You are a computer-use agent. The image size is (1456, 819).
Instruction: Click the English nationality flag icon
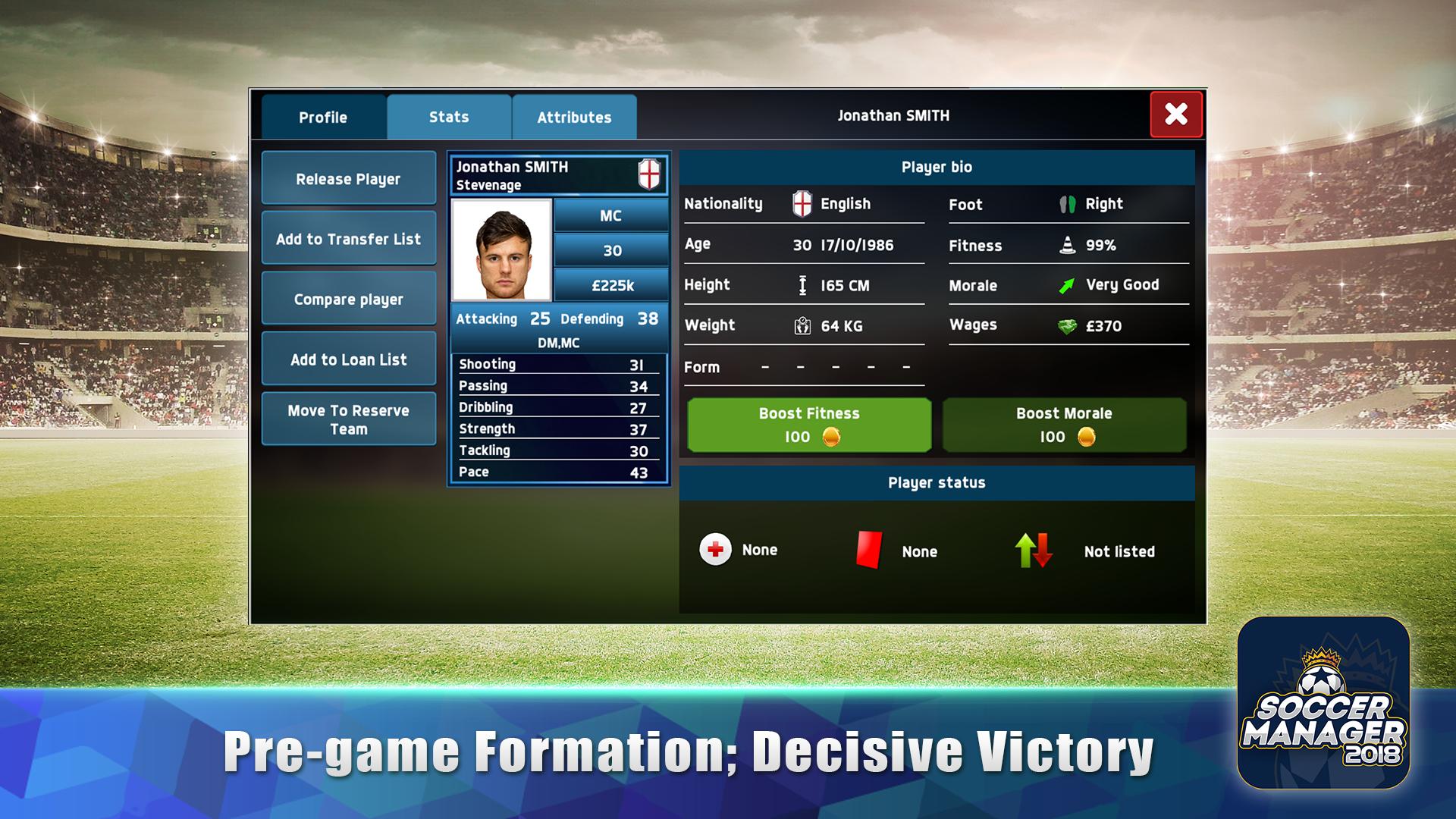[802, 203]
